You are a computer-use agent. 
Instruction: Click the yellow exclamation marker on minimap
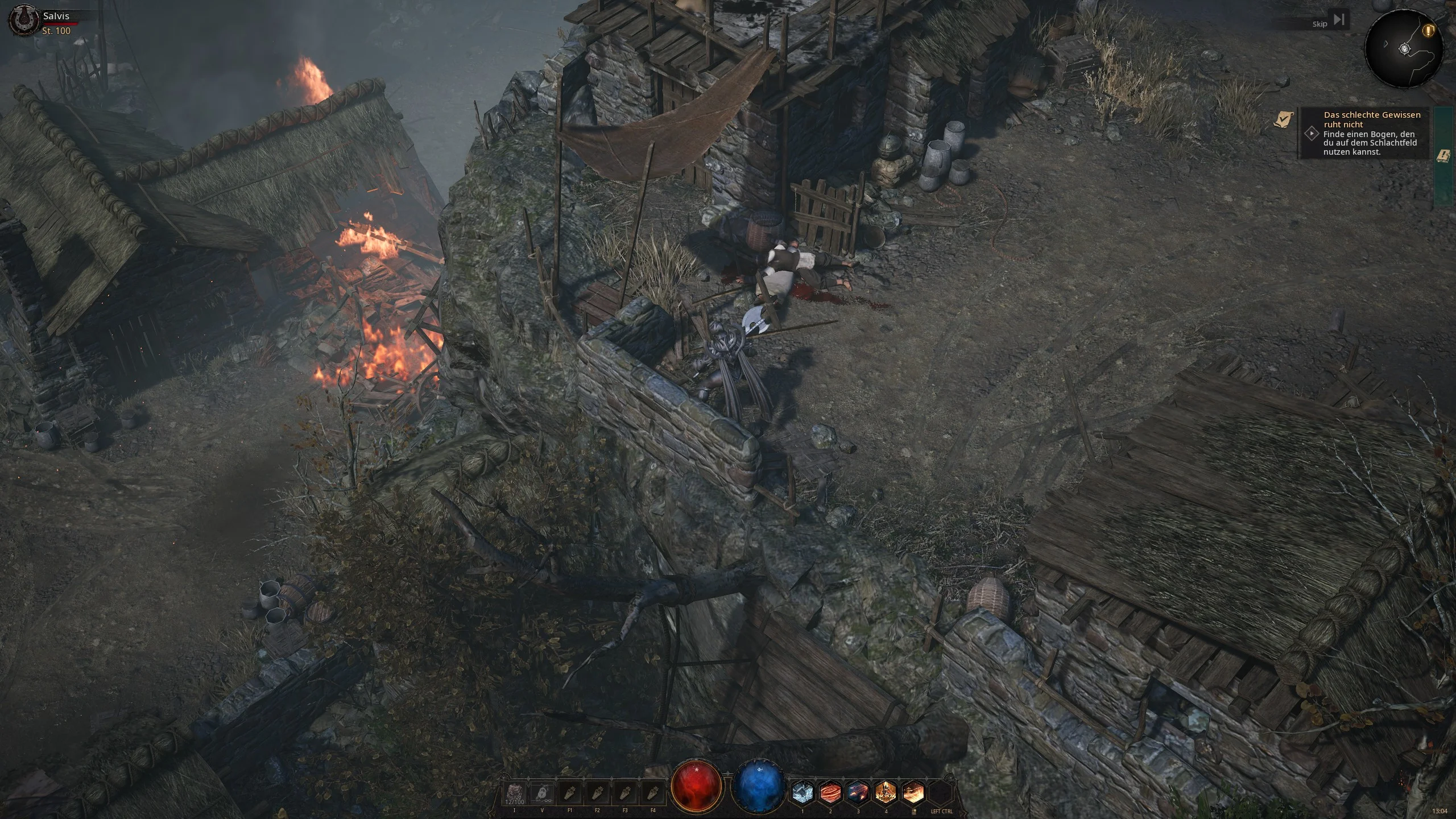pyautogui.click(x=1428, y=30)
